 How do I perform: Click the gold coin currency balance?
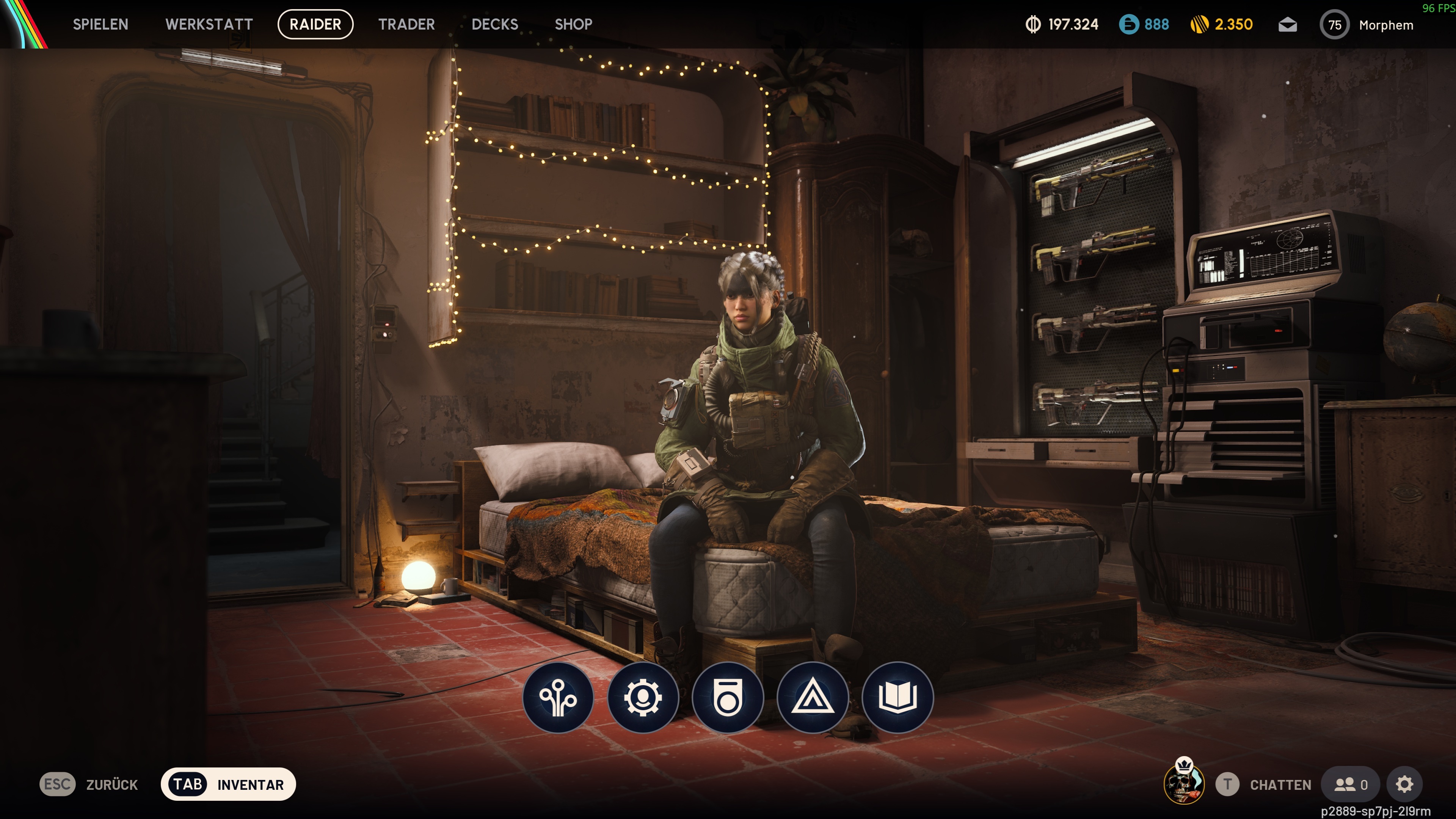tap(1222, 24)
